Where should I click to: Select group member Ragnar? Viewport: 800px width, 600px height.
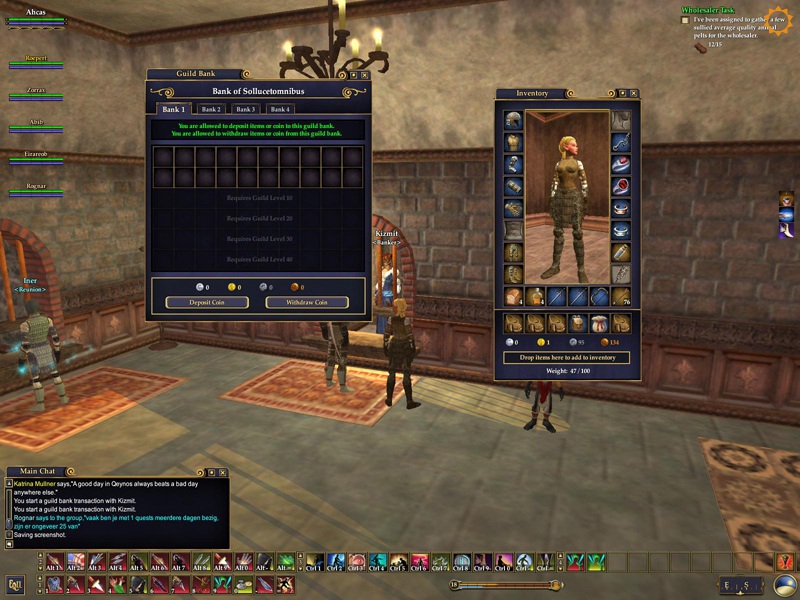click(x=36, y=187)
